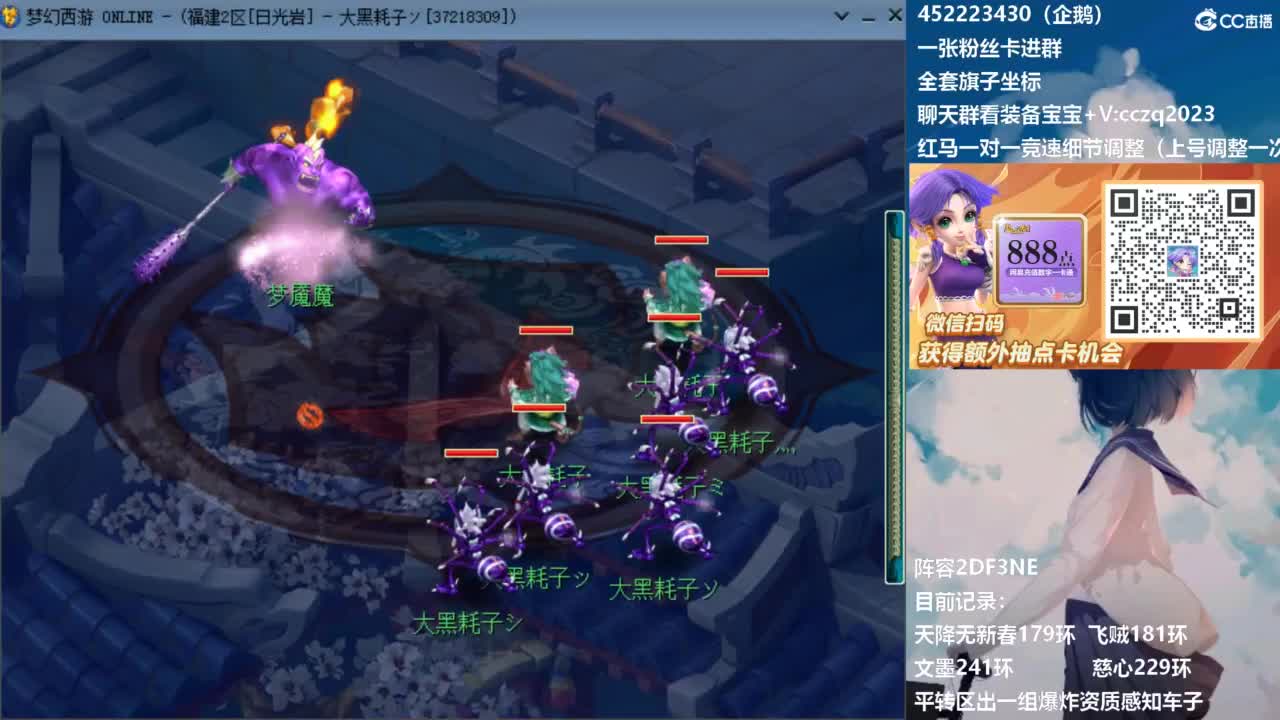Click the purple-haired fairy mascot on the promo banner

point(955,250)
